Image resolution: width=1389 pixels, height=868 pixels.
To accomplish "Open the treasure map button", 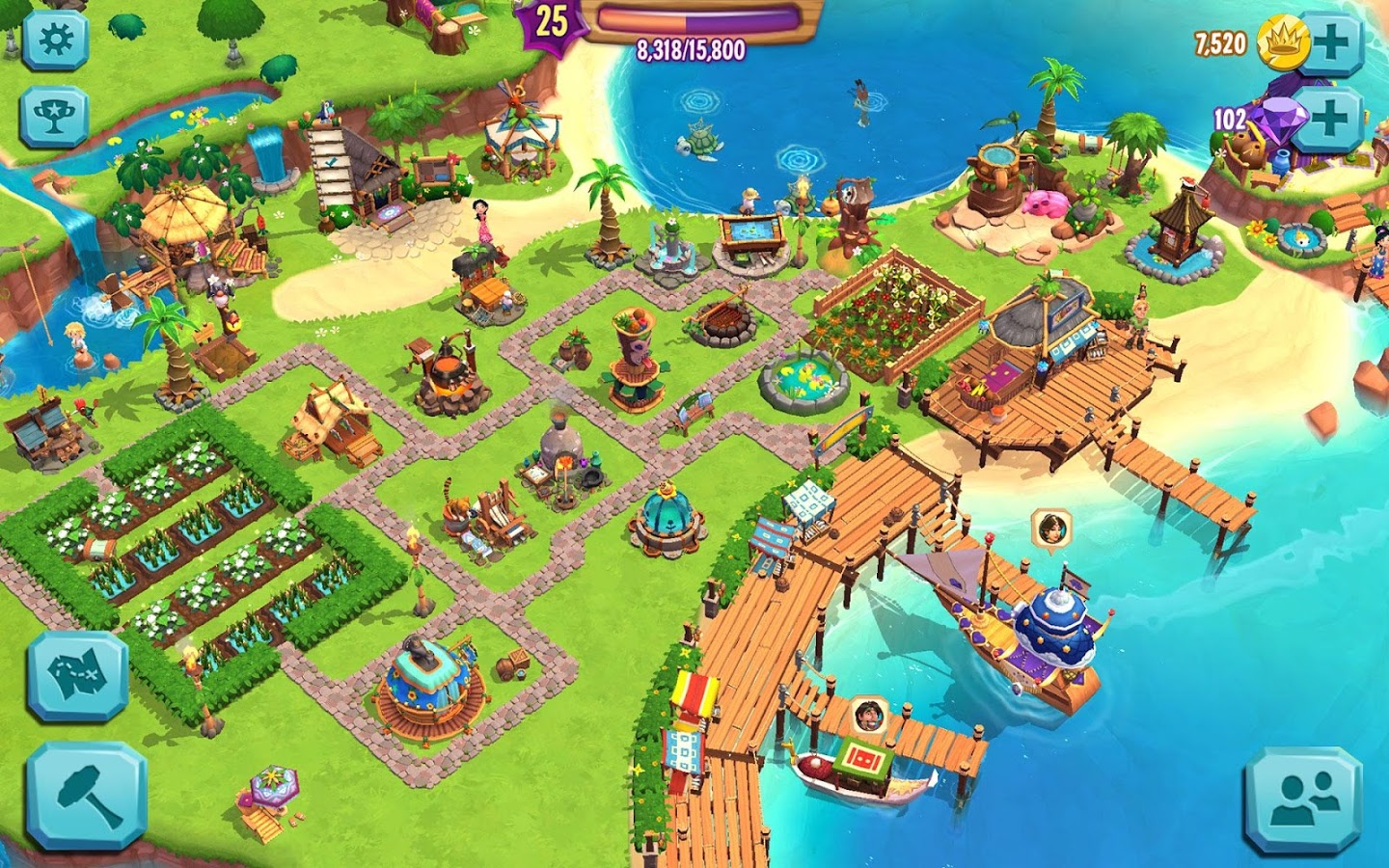I will tap(77, 676).
